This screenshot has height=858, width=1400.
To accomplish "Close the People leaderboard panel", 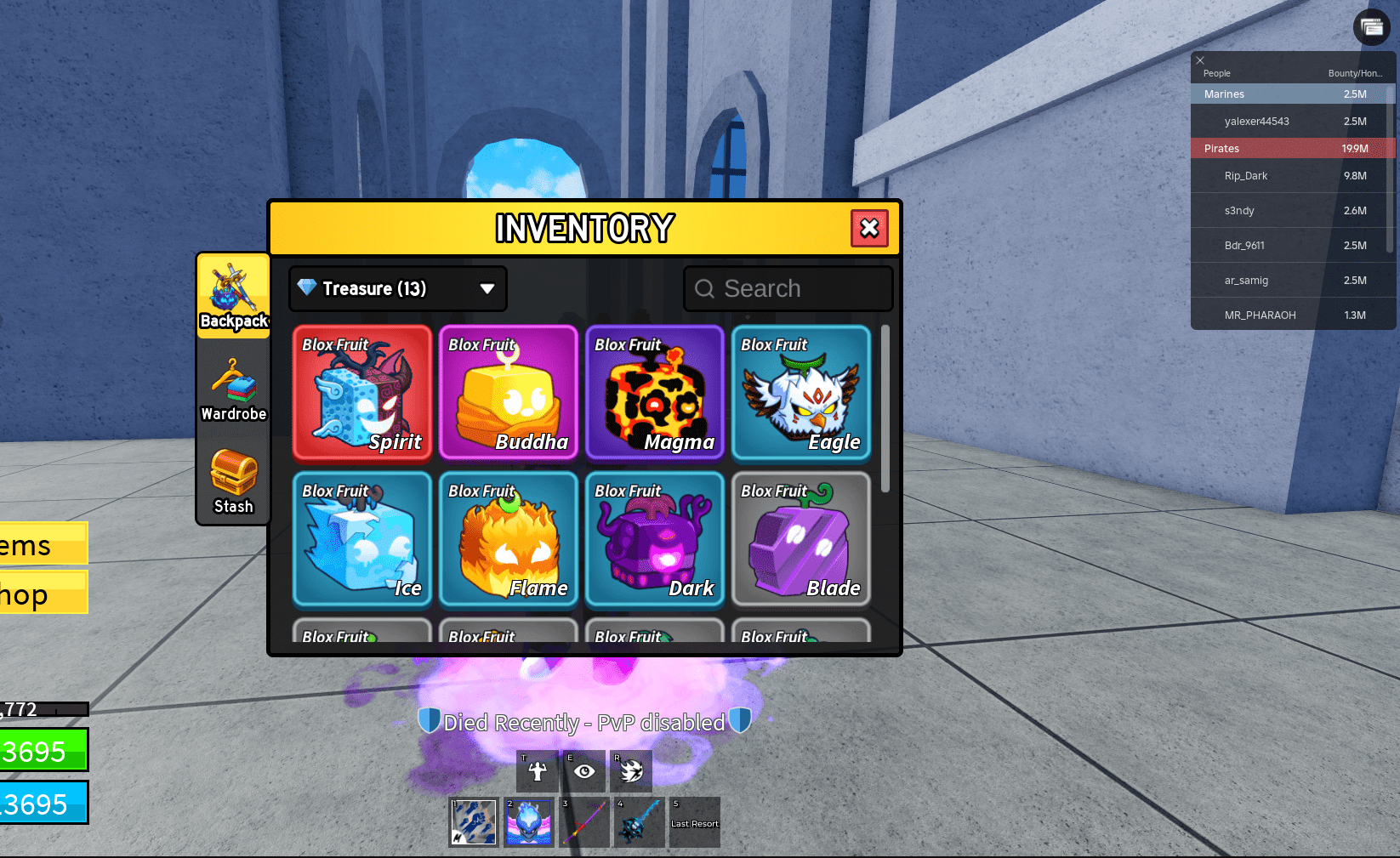I will coord(1199,60).
